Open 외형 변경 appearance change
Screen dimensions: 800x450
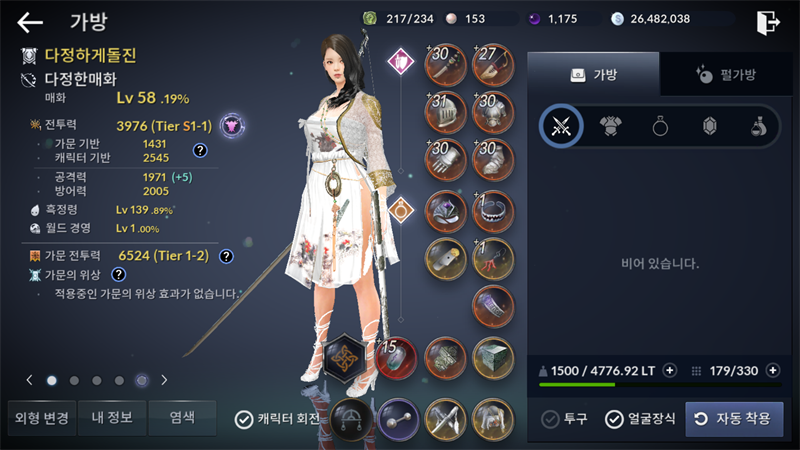tap(39, 418)
